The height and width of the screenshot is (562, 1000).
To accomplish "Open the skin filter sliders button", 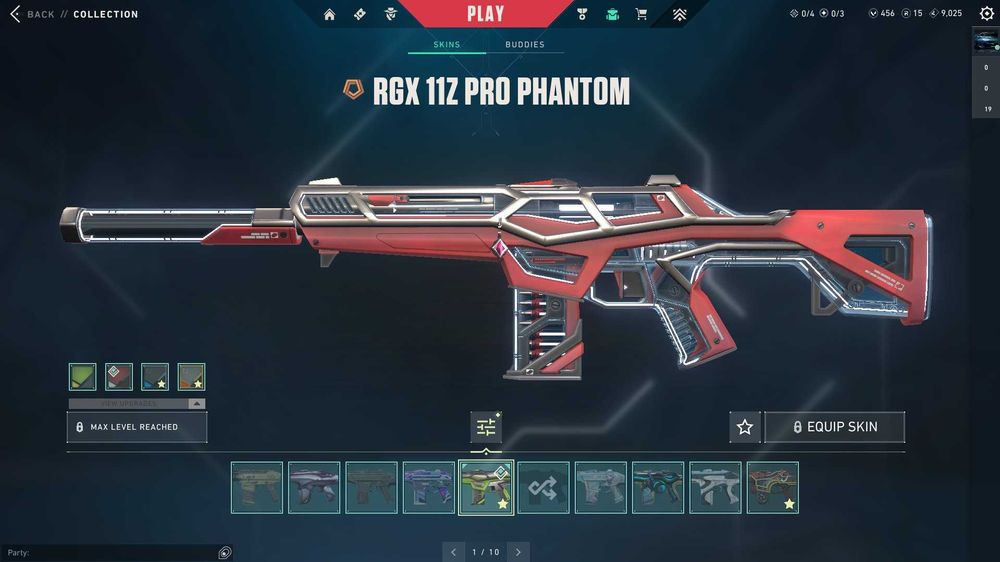I will [486, 427].
